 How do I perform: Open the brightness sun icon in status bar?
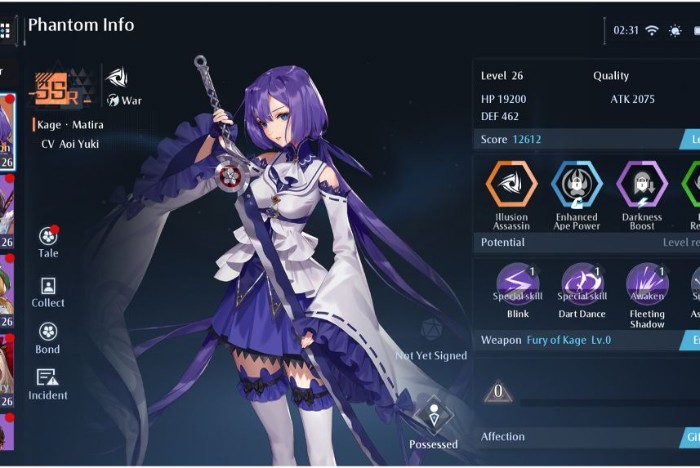point(677,30)
